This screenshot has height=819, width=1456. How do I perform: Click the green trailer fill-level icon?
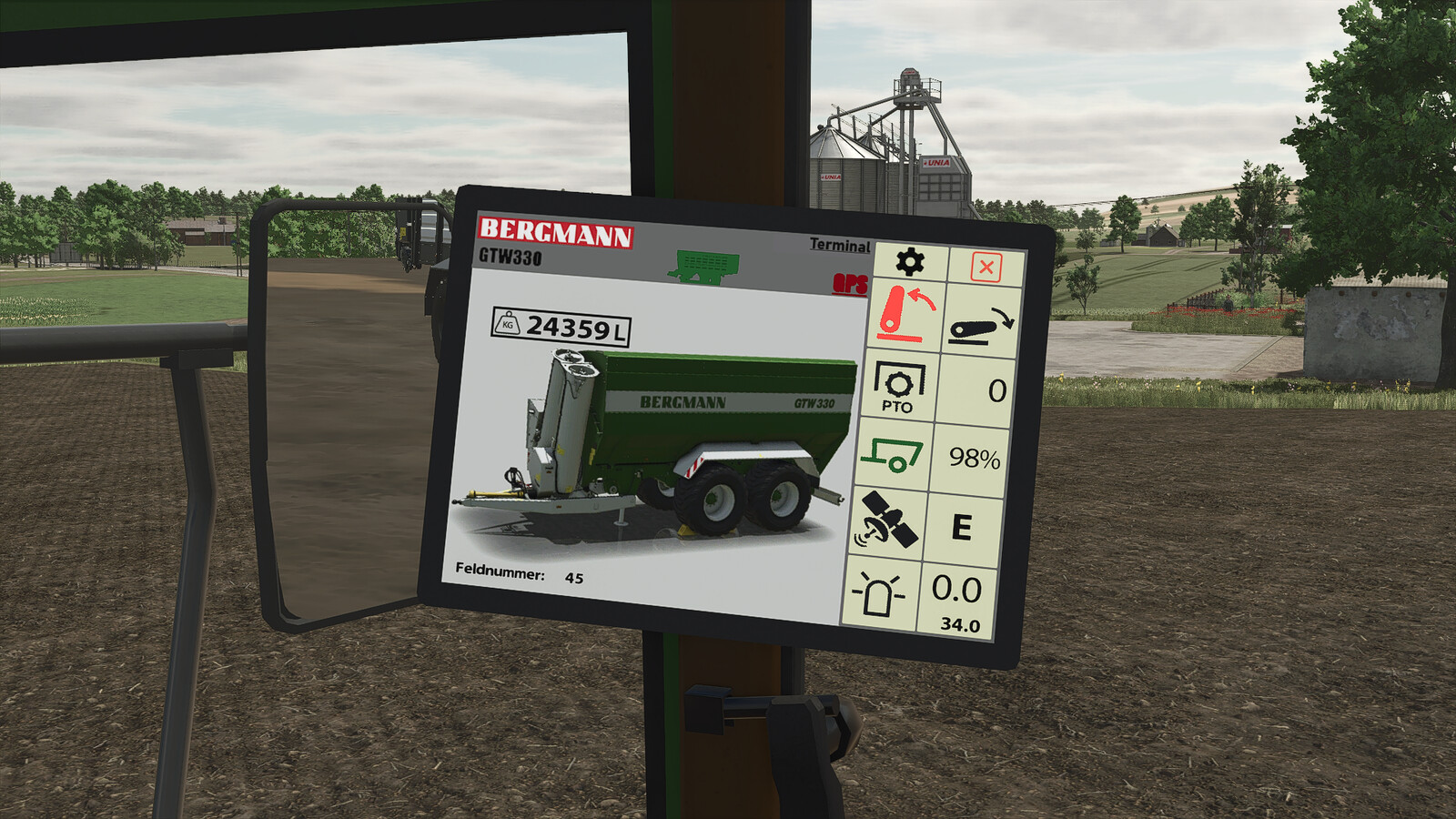click(x=895, y=455)
